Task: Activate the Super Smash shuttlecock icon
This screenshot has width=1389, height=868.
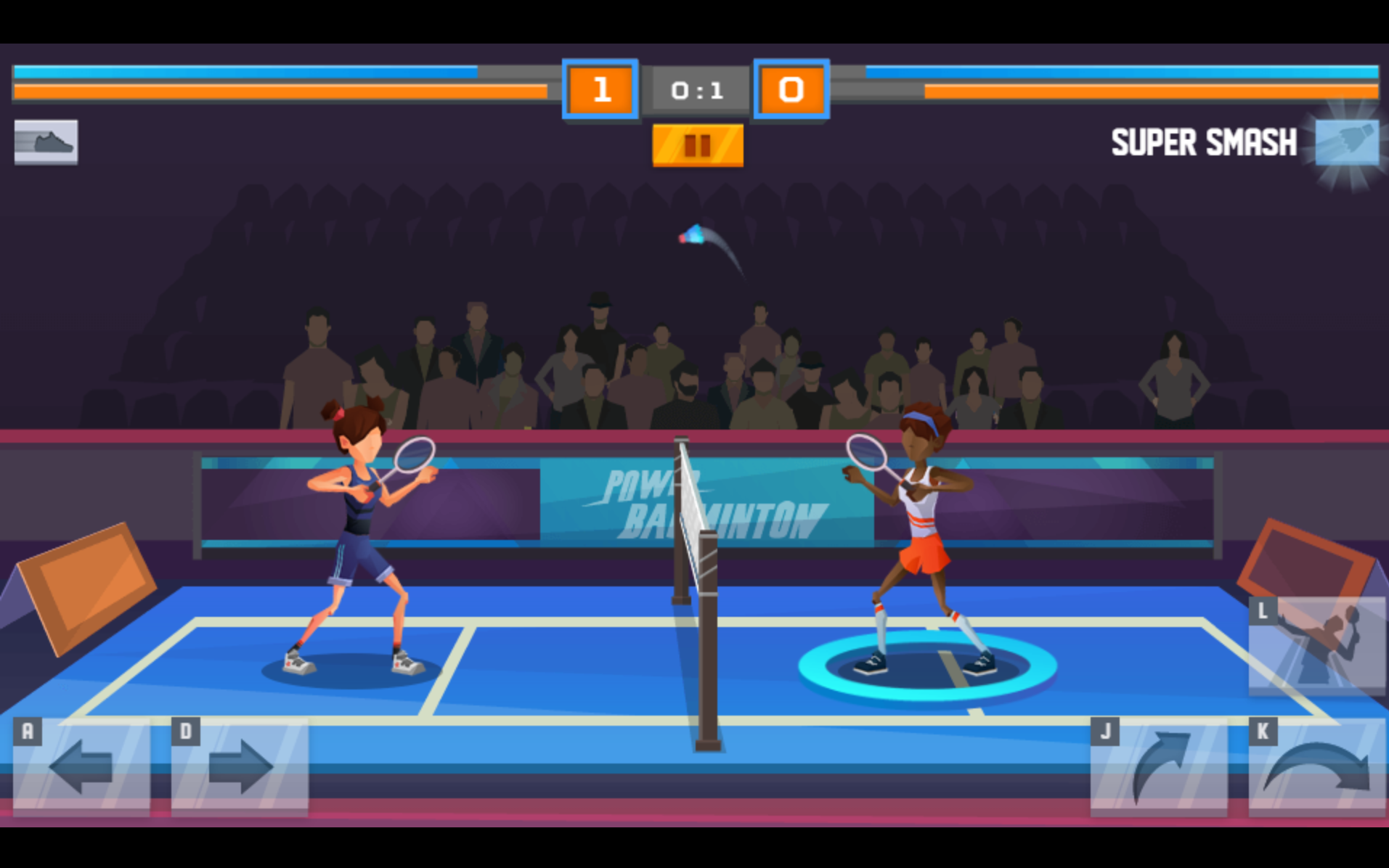Action: tap(1347, 142)
